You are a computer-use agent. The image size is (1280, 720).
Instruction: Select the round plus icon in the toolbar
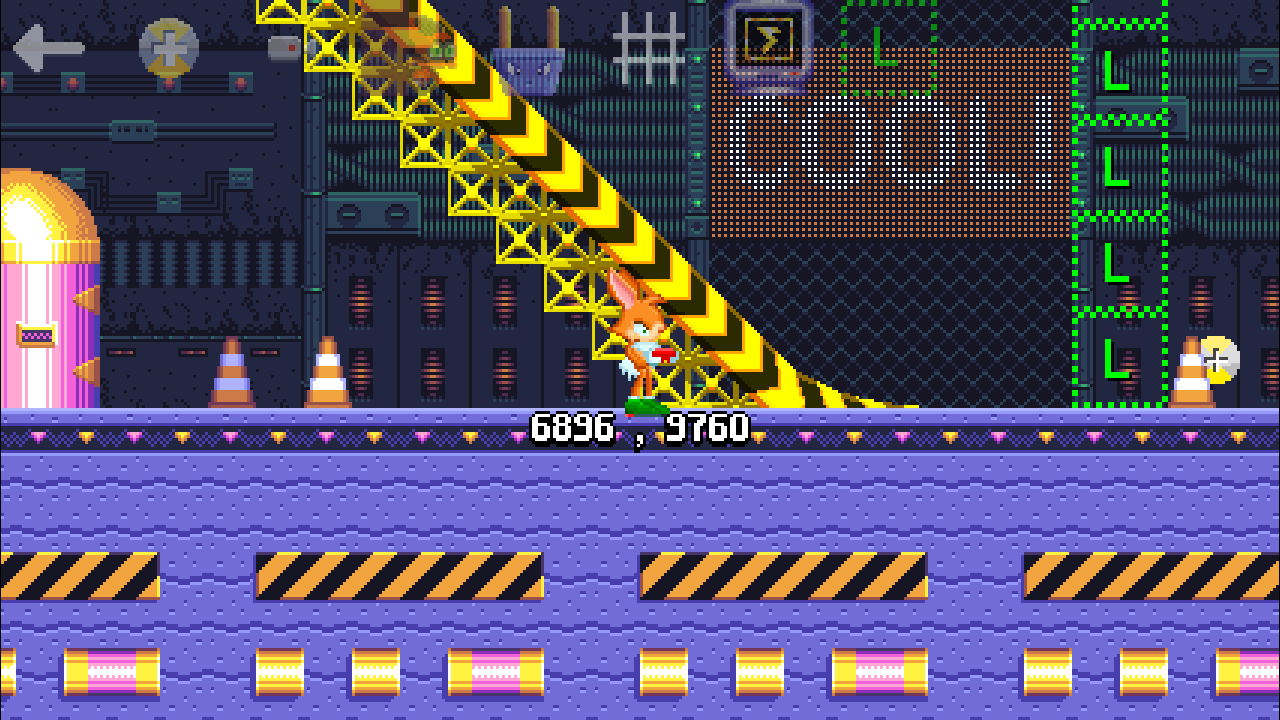point(168,47)
